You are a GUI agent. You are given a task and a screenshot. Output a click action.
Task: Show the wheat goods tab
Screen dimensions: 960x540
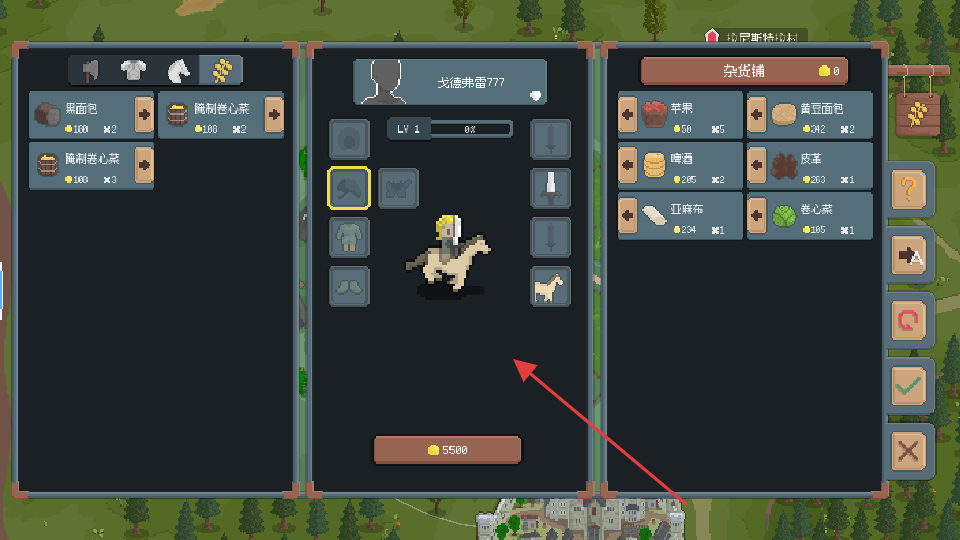coord(220,70)
